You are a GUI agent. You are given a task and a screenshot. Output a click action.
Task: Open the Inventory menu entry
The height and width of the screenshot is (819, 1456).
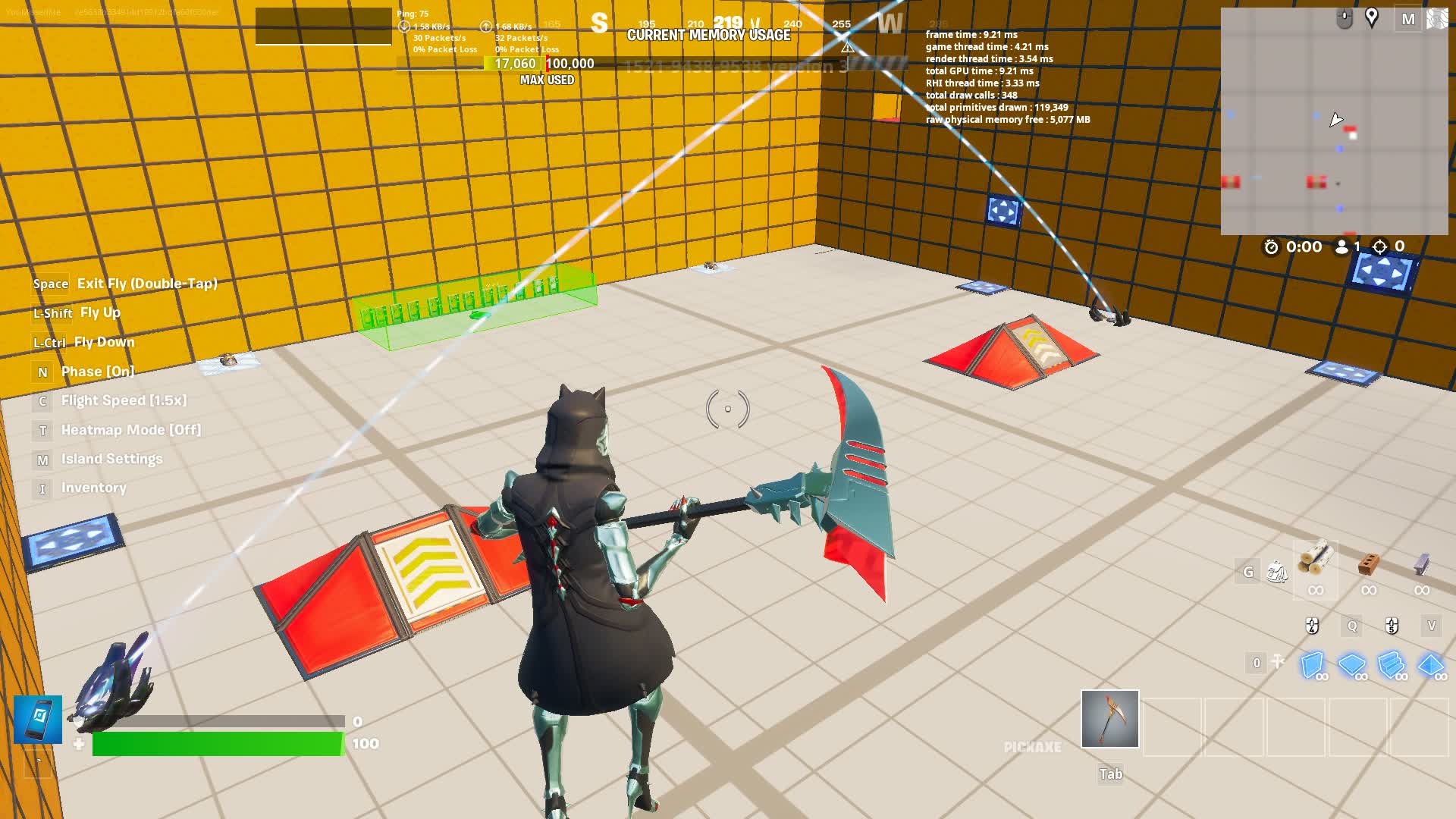(94, 488)
